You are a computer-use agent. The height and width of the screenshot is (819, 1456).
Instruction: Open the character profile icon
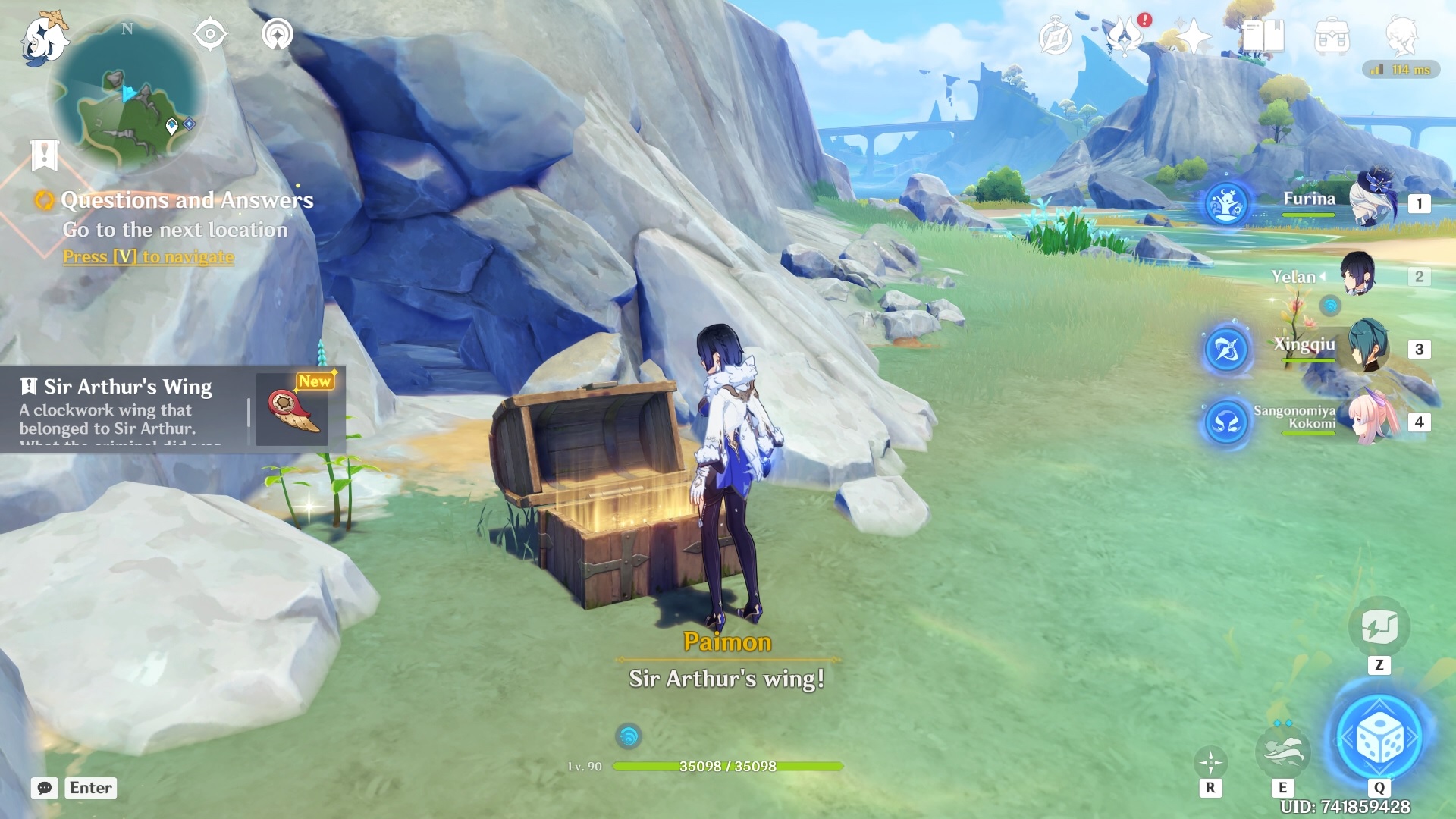pyautogui.click(x=1401, y=36)
